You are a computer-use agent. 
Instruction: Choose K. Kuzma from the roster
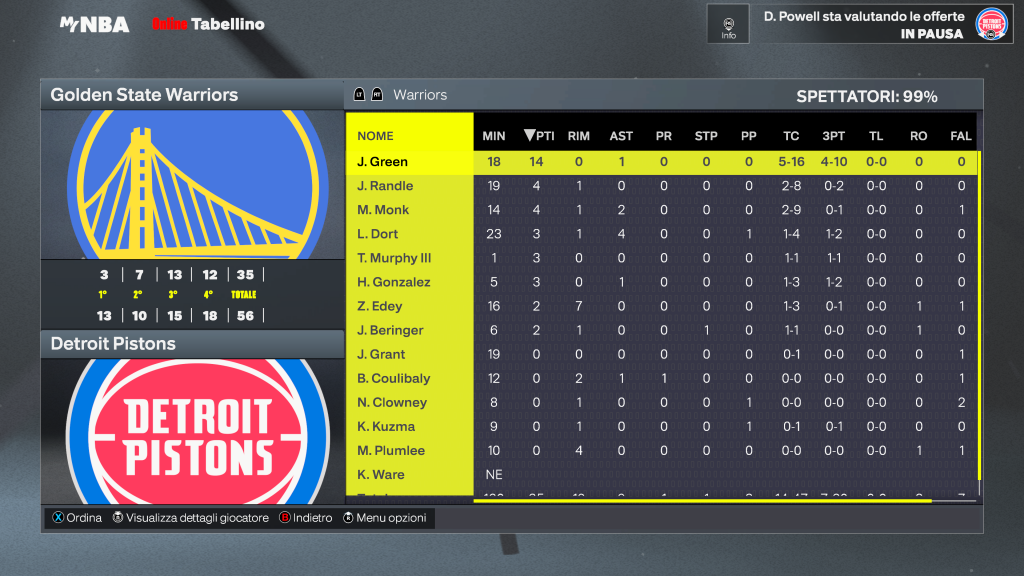pos(386,426)
